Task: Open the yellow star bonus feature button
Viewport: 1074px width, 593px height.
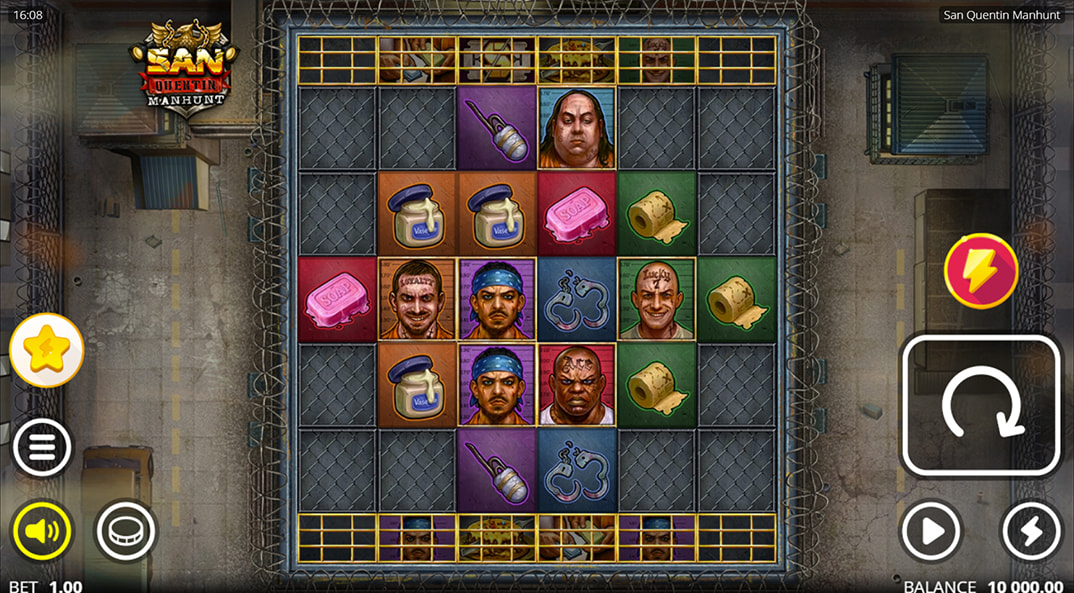Action: coord(46,350)
